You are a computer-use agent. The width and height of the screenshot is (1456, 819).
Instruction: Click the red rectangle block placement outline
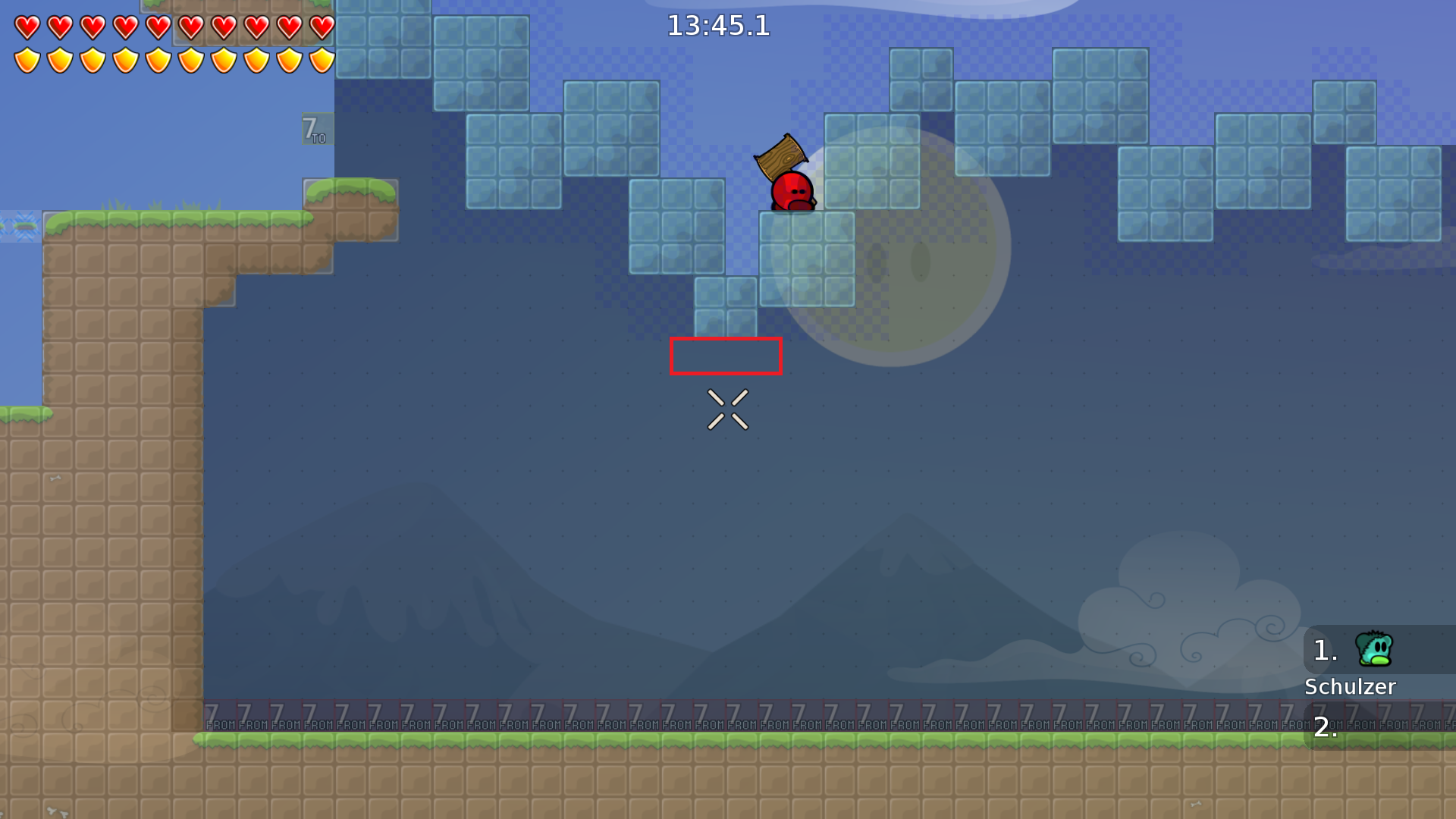[726, 356]
